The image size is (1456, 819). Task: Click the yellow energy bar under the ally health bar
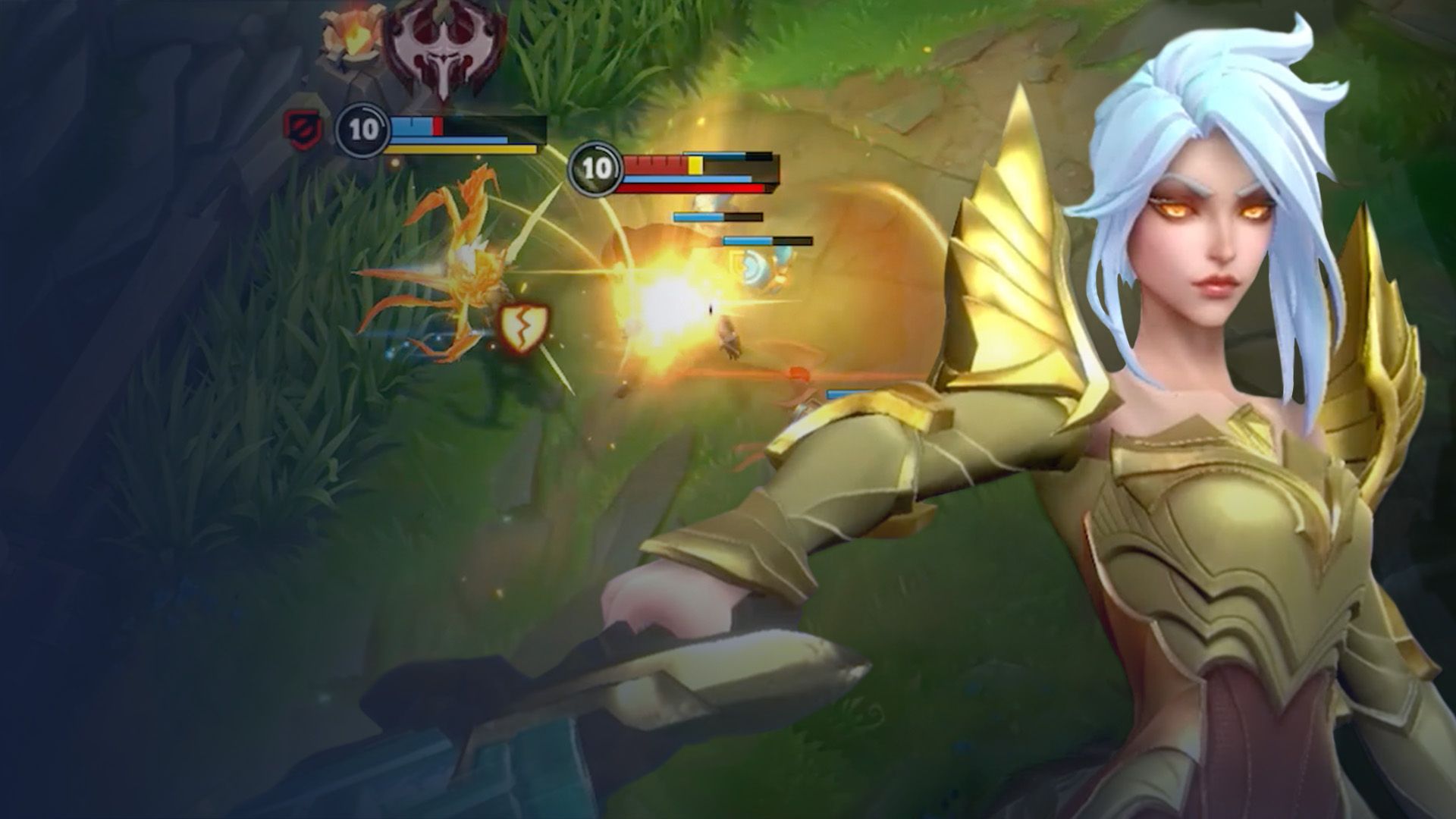451,152
